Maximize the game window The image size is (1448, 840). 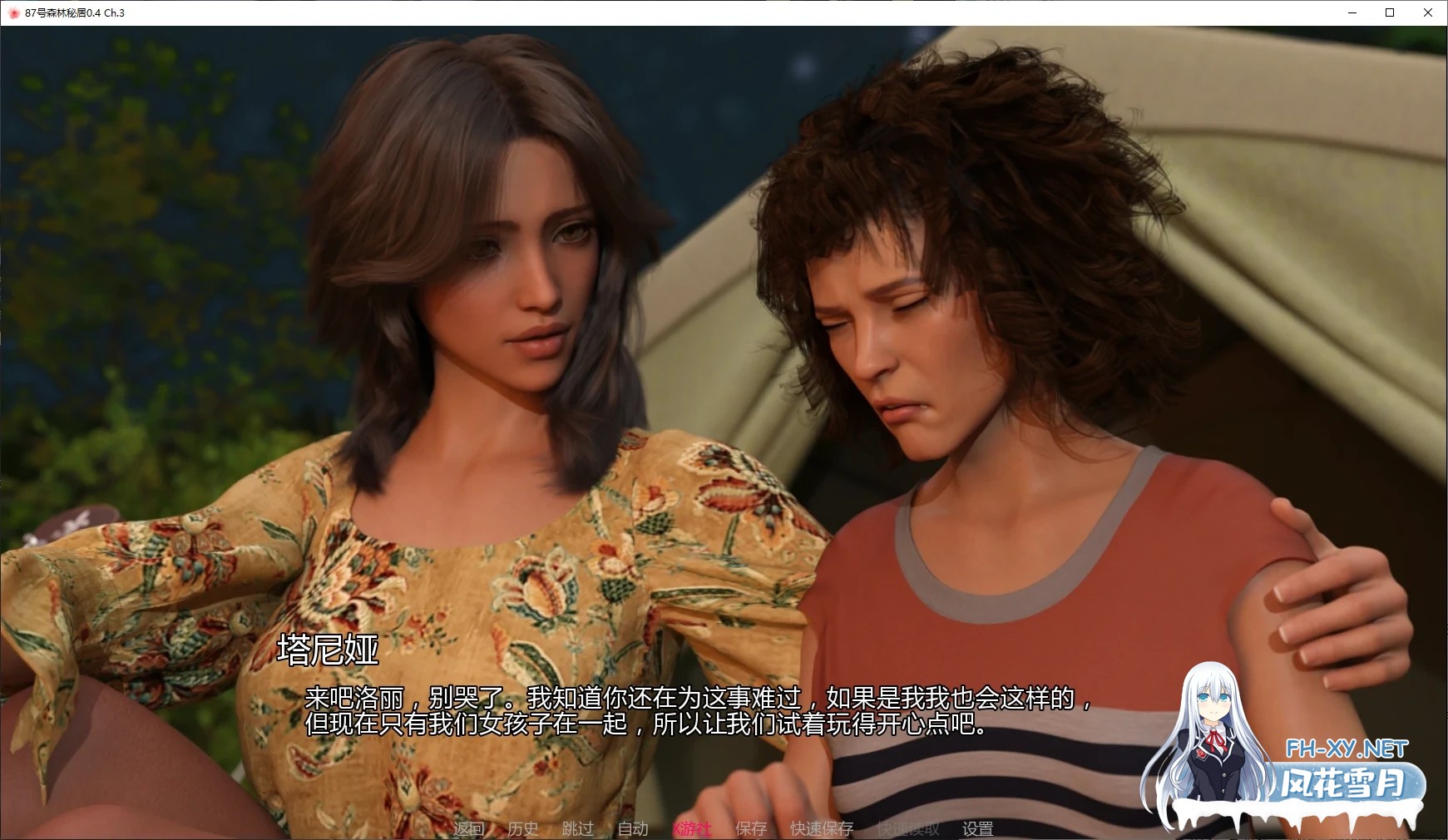pos(1389,12)
